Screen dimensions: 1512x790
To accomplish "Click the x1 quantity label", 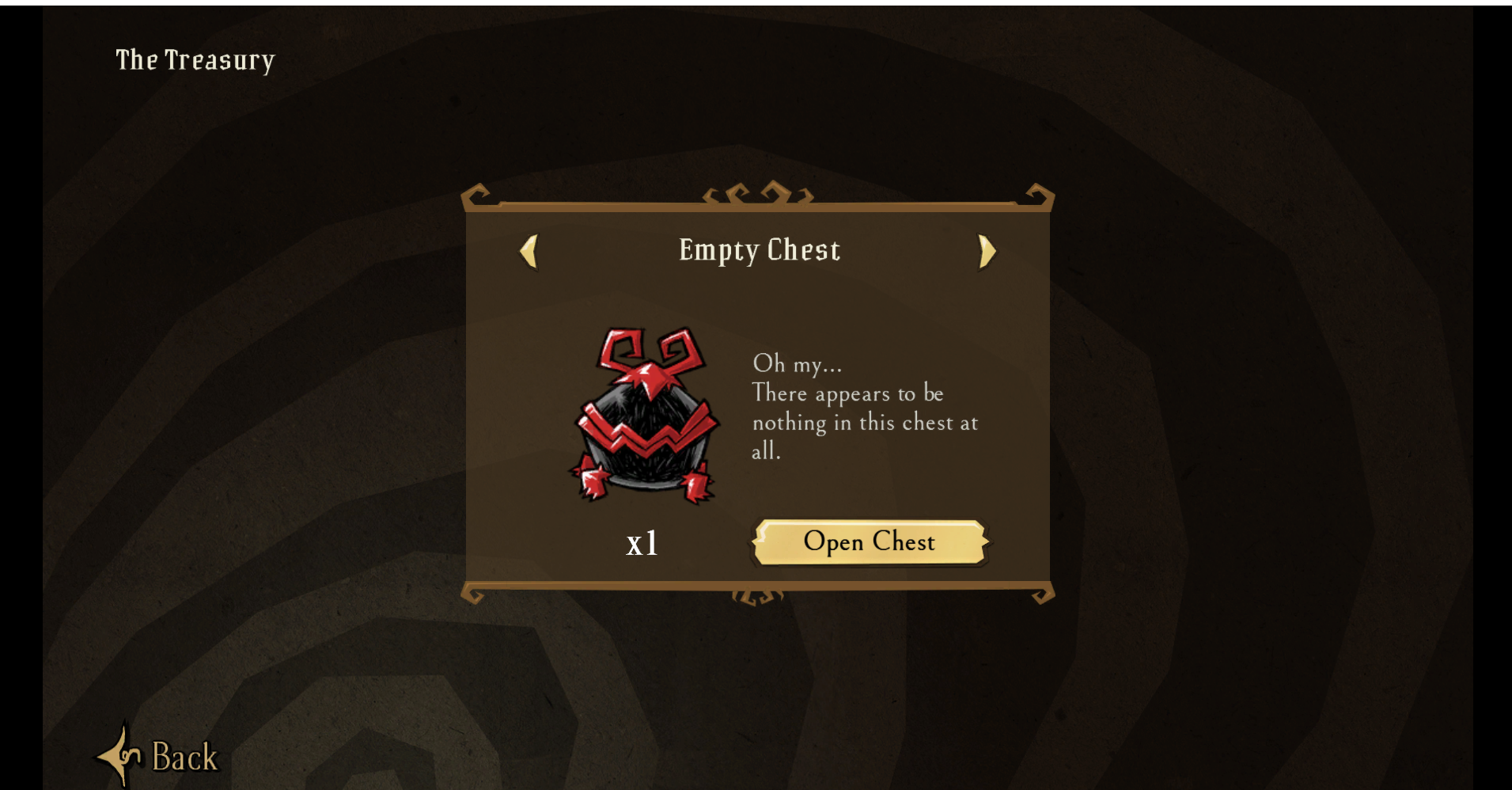I will (642, 543).
